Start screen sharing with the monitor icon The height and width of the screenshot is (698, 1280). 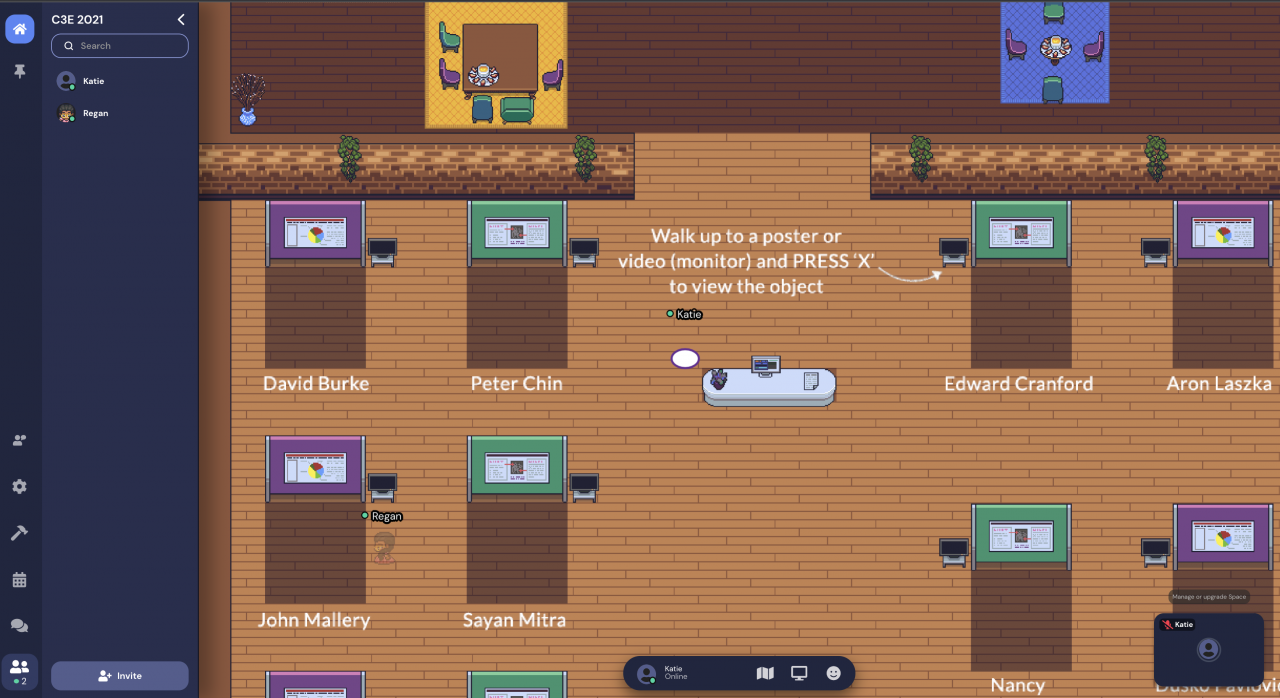799,674
